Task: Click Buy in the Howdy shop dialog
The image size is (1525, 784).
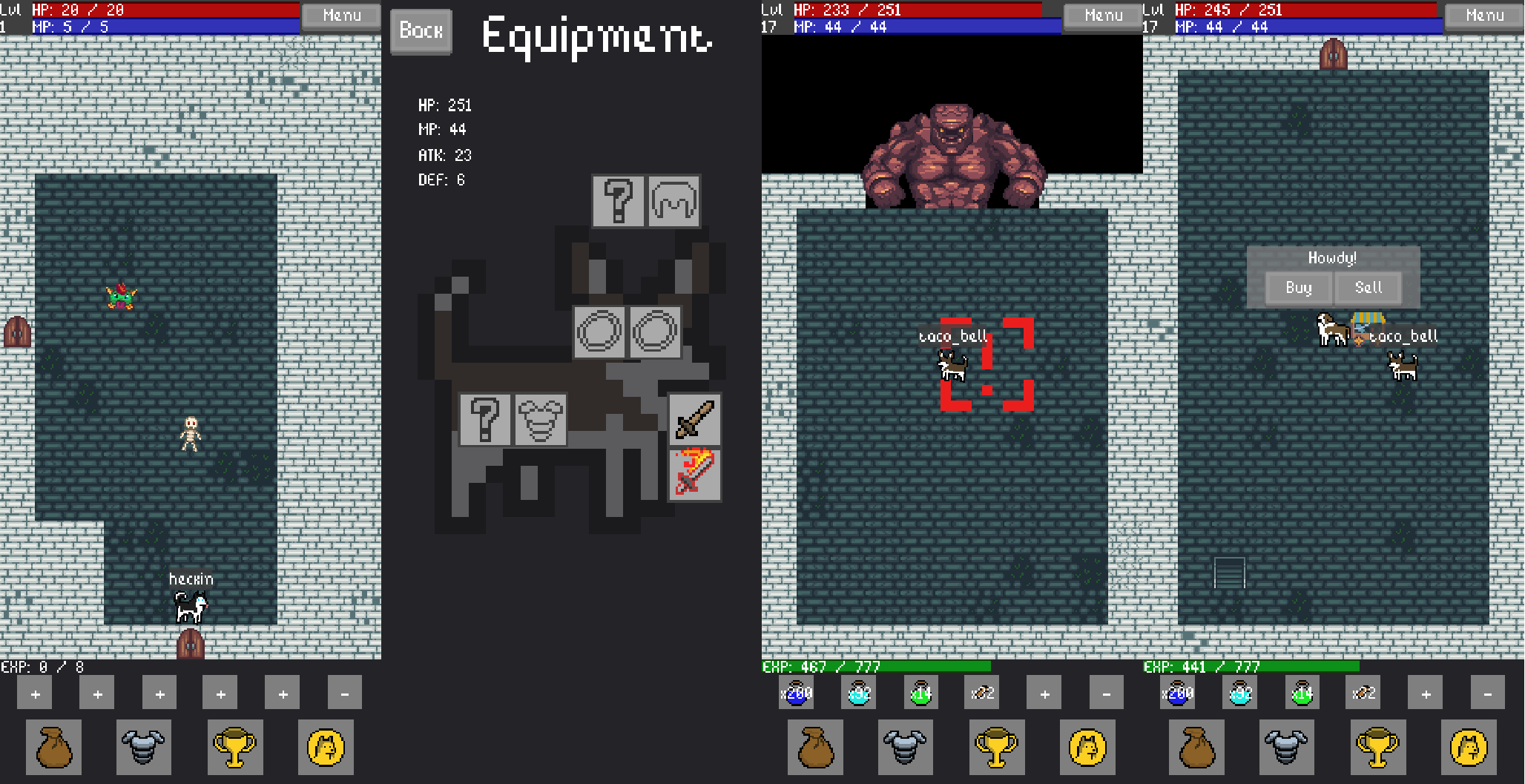Action: [1298, 288]
